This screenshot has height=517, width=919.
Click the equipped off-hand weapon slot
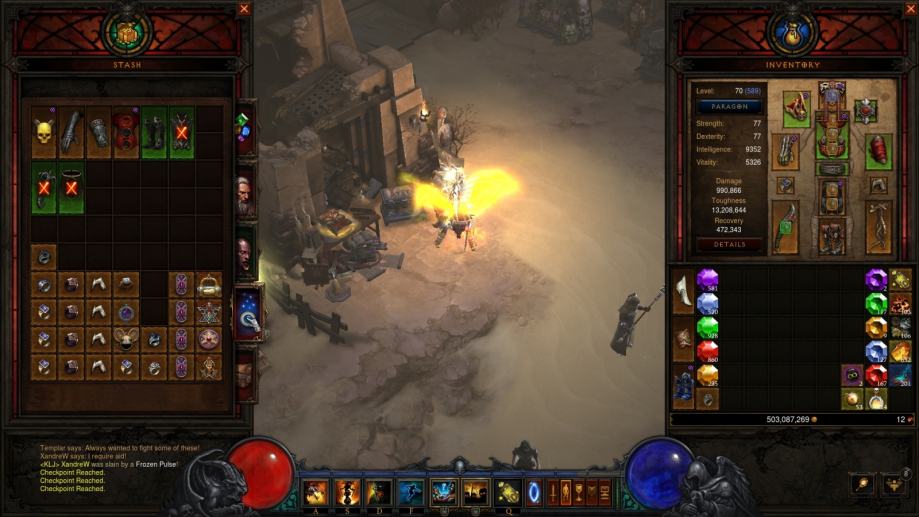point(879,227)
